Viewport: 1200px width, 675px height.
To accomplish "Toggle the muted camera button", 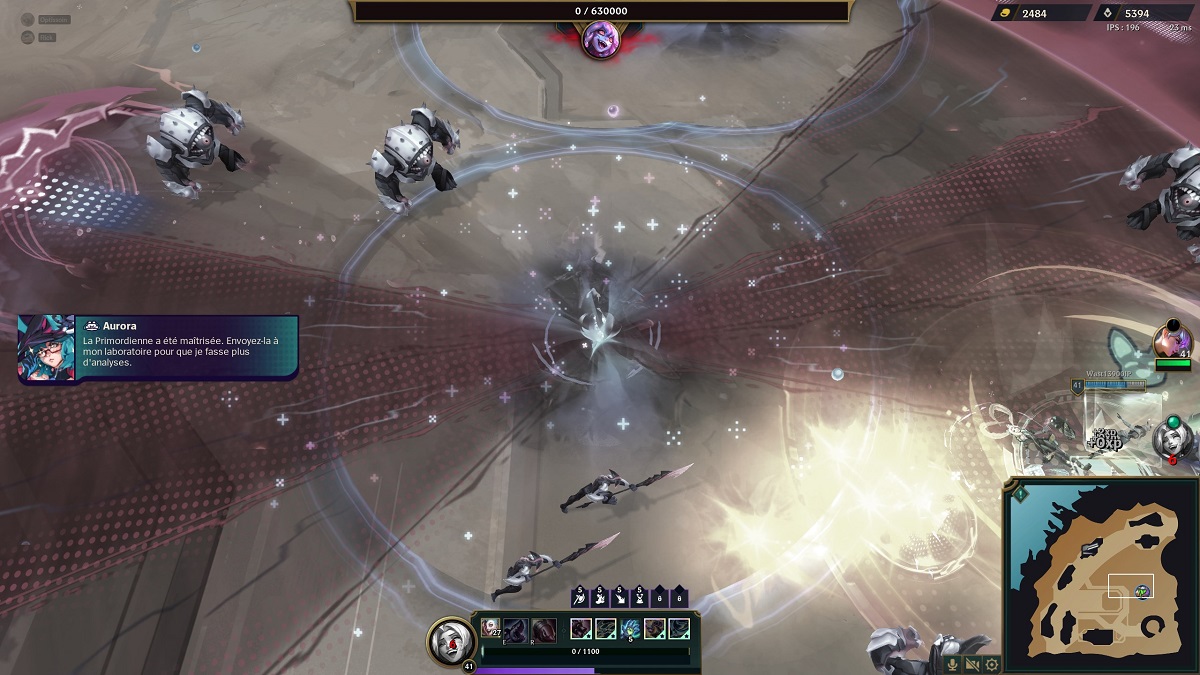I will 972,664.
